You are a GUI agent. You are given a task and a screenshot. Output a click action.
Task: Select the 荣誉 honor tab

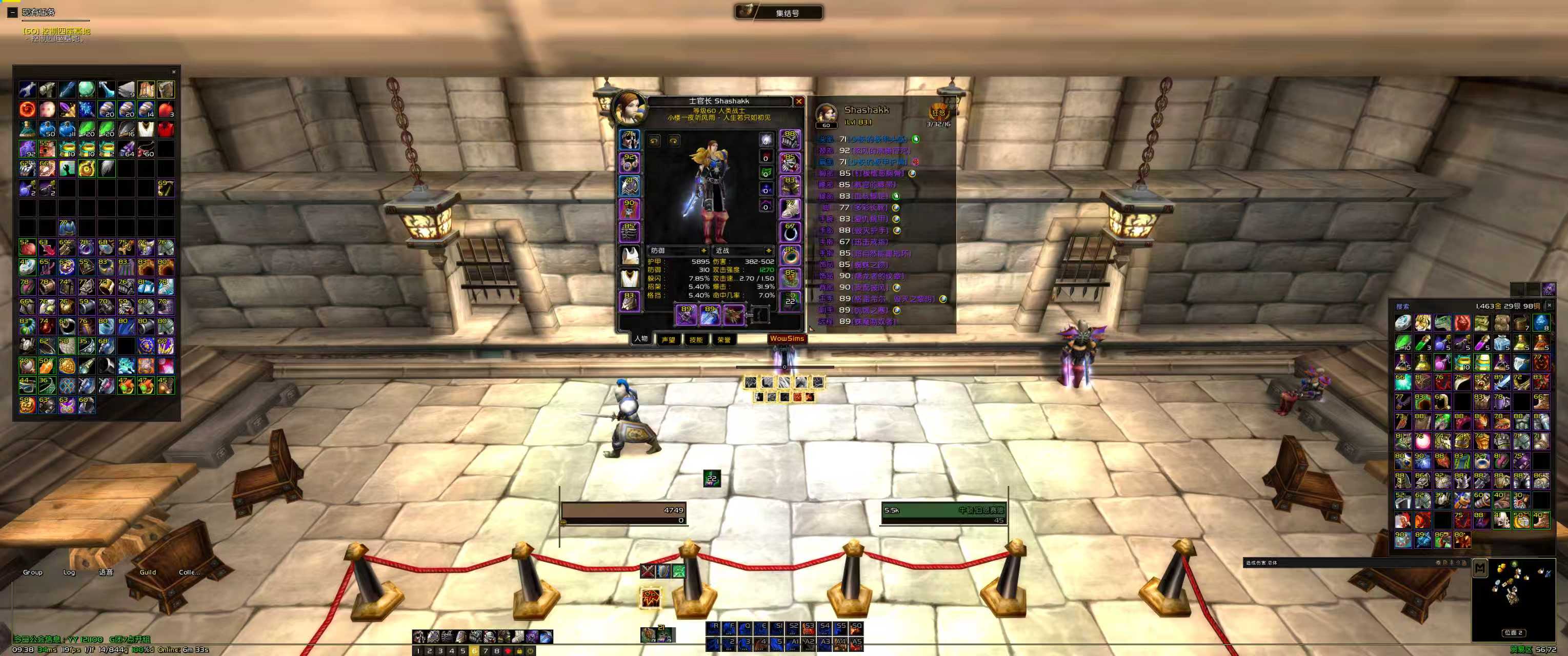point(723,340)
